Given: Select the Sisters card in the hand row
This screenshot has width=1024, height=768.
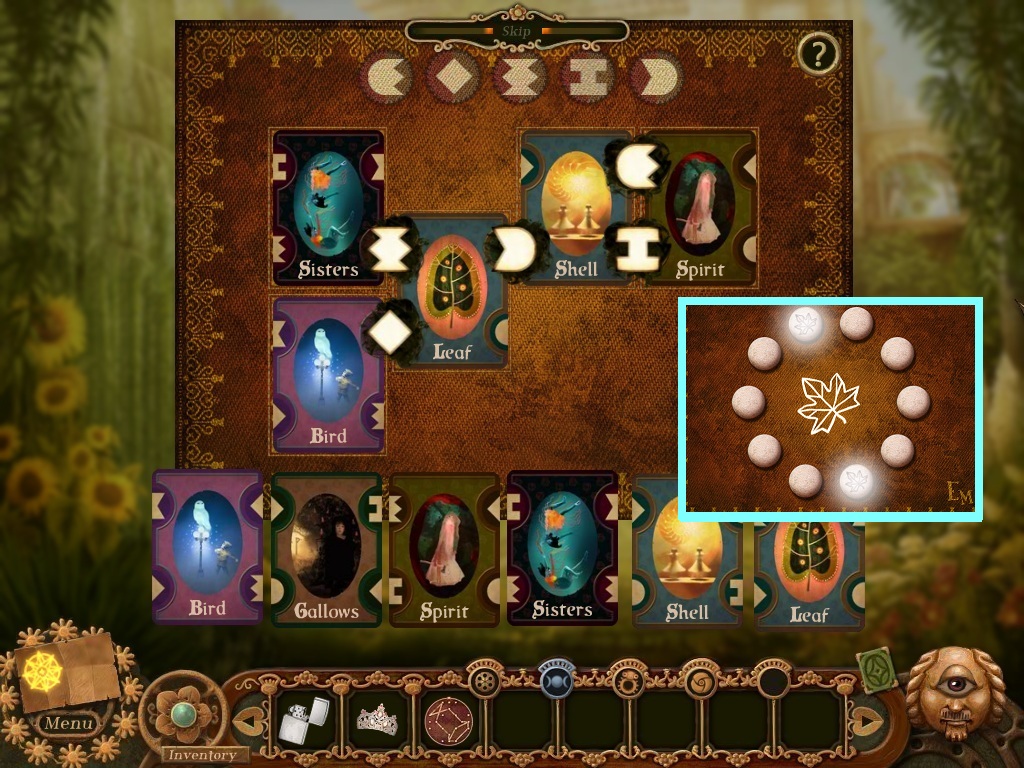Looking at the screenshot, I should (x=562, y=548).
